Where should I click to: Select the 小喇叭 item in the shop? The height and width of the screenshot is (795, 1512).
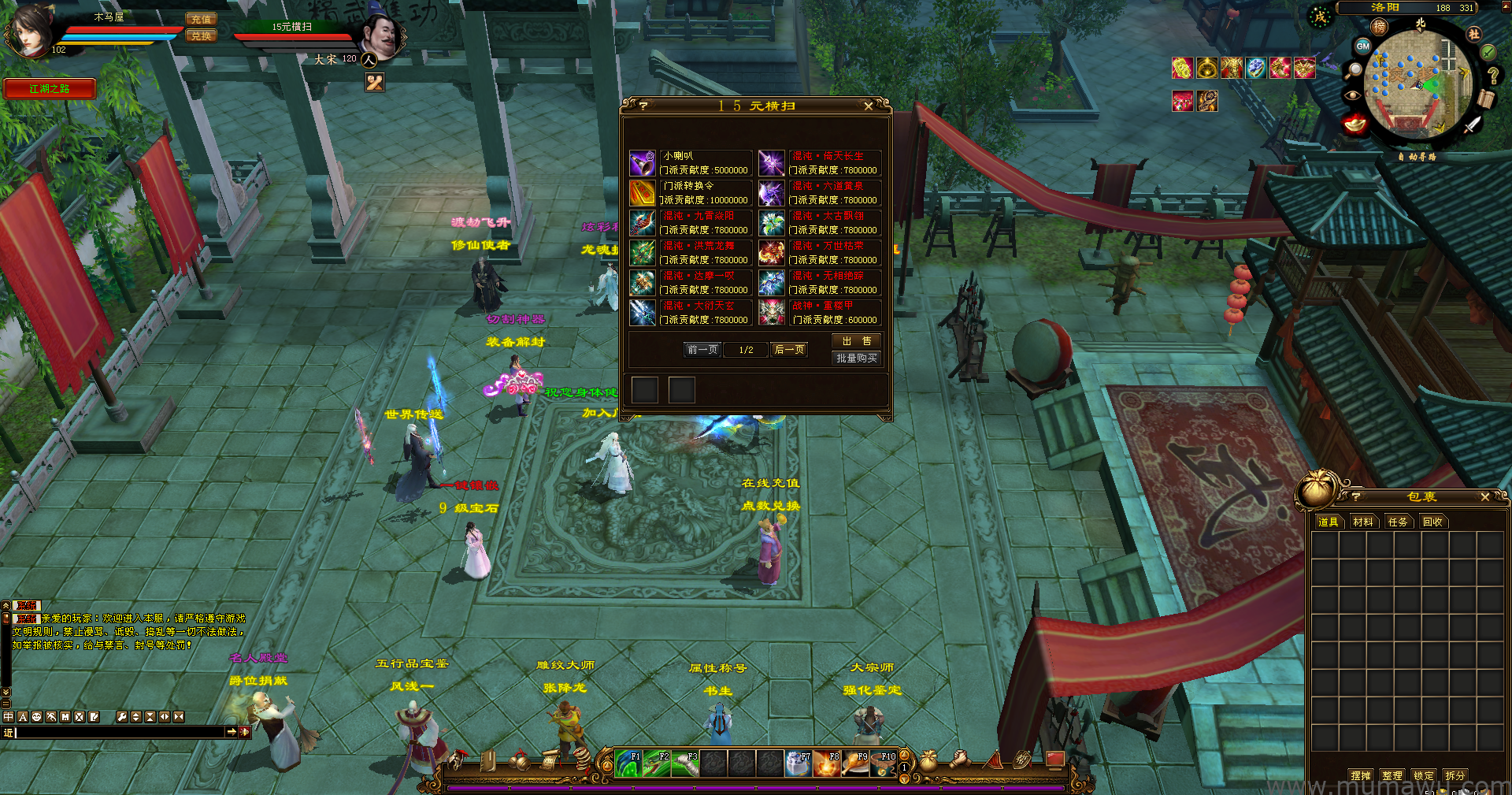click(690, 163)
